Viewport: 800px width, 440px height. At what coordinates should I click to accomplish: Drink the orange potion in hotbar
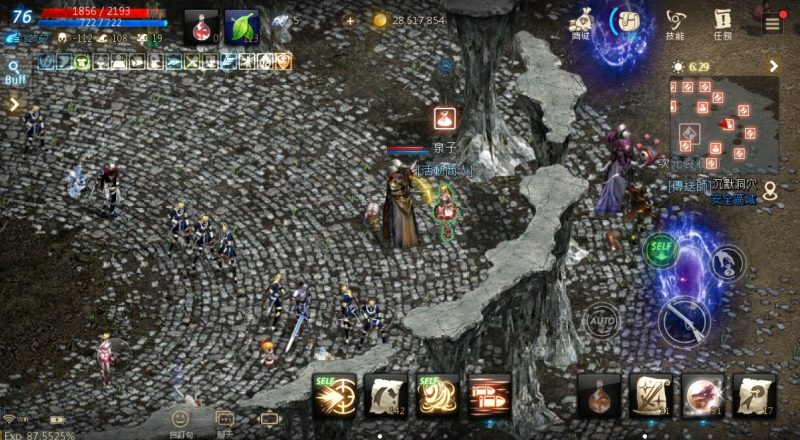coord(599,396)
